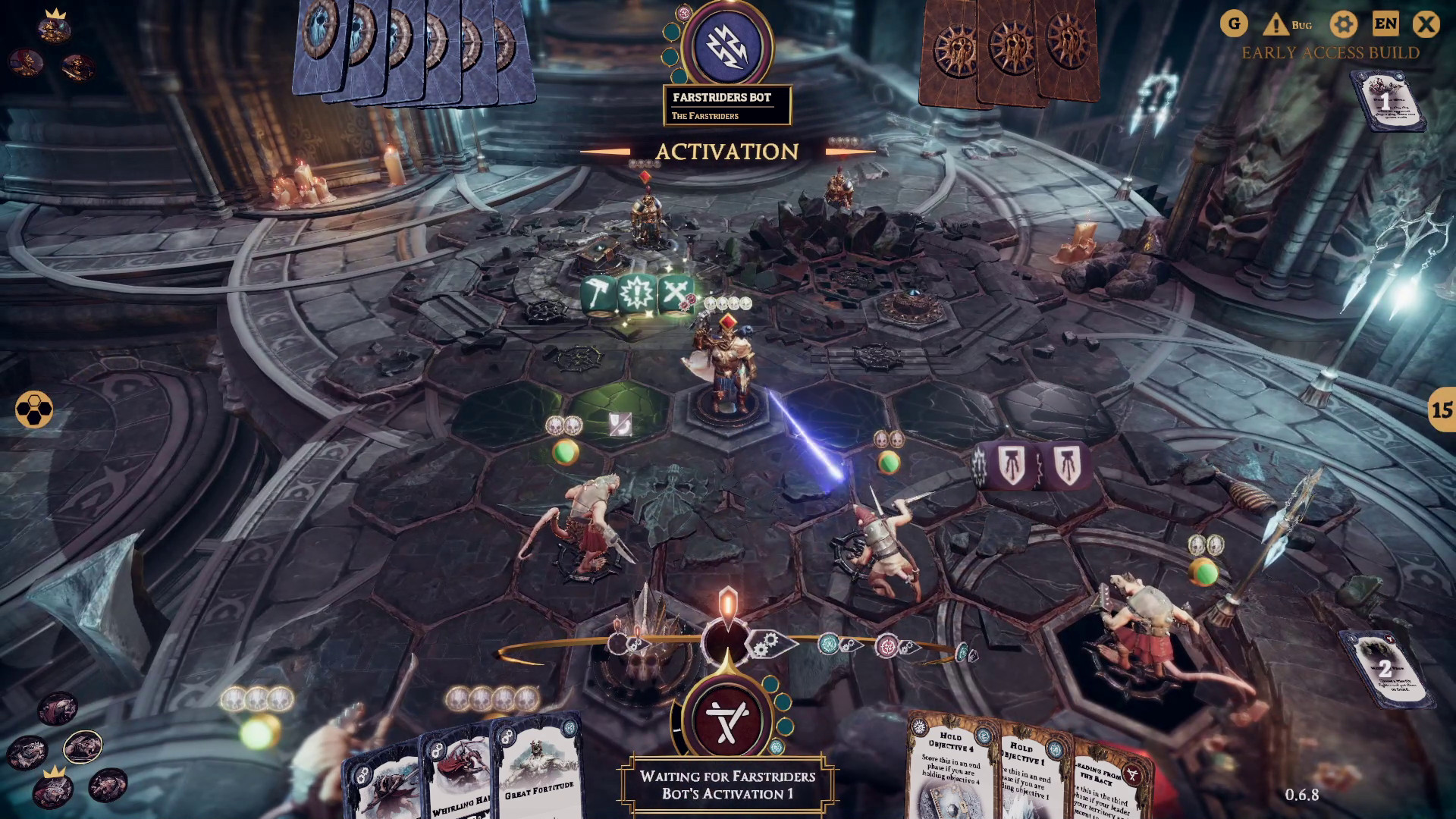
Task: Open the discard pile marked 2
Action: [x=1385, y=668]
